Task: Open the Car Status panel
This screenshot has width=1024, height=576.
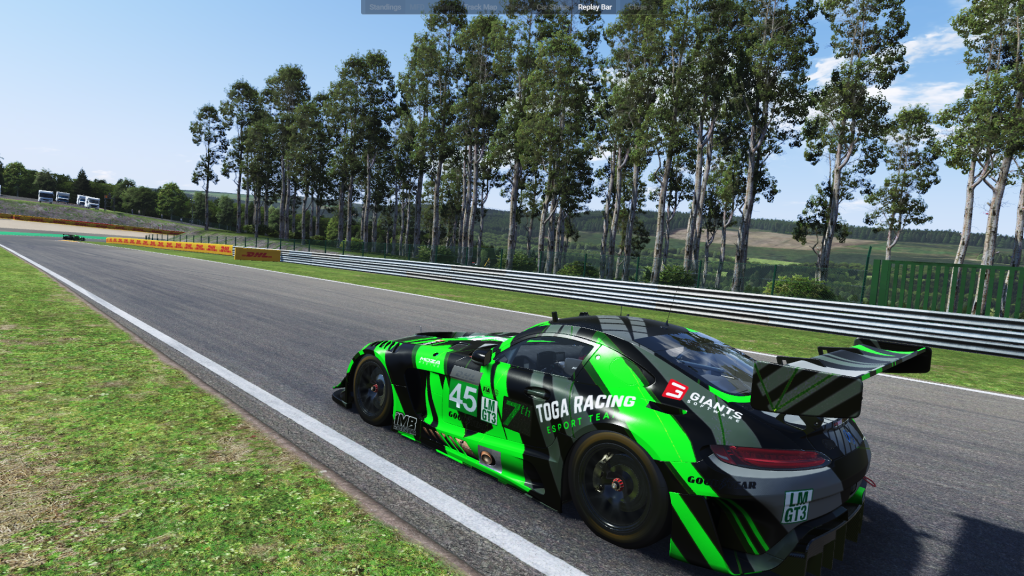Action: (551, 6)
